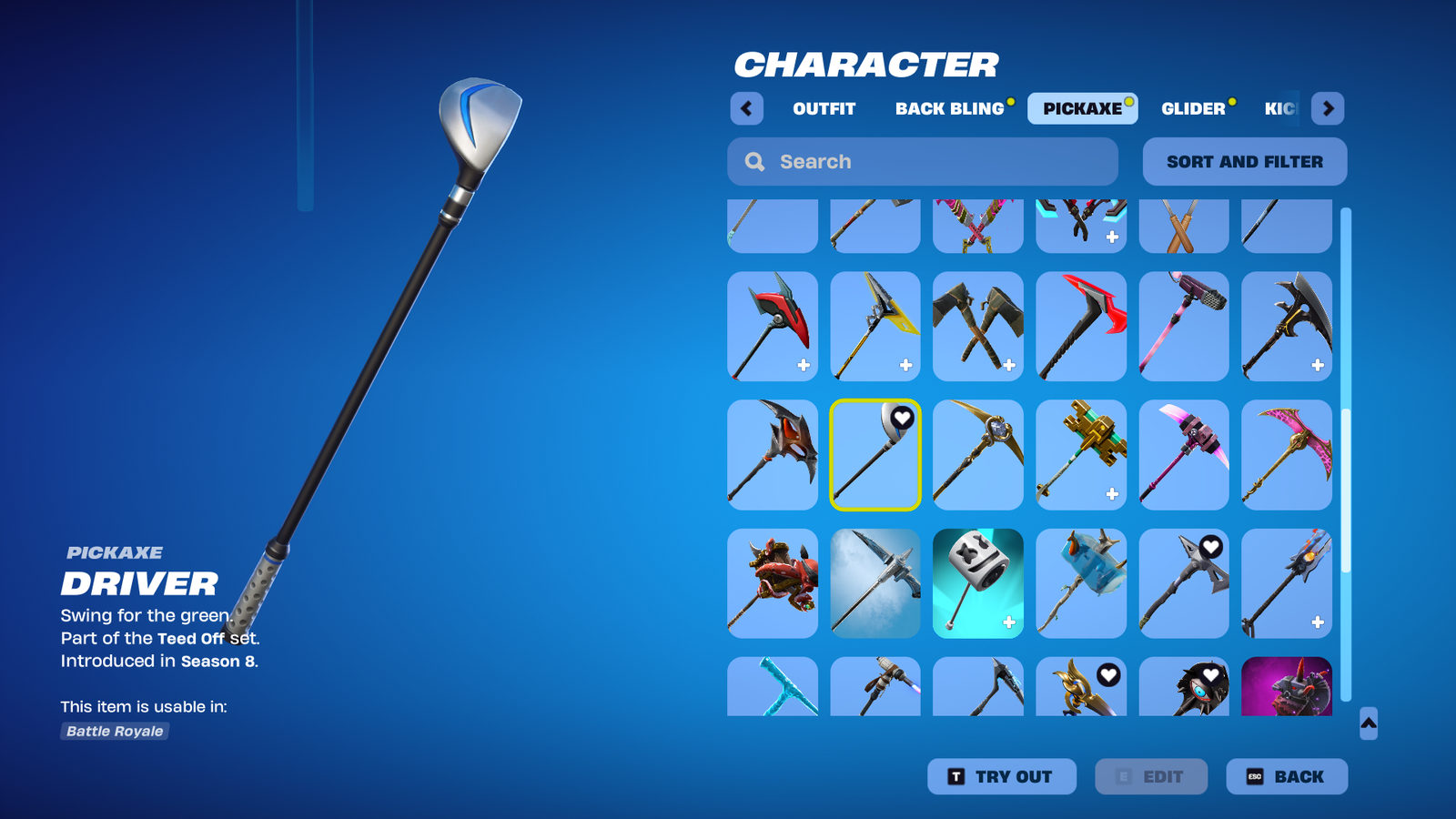Choose the golden blocky hammer pickaxe
The height and width of the screenshot is (819, 1456).
1080,455
